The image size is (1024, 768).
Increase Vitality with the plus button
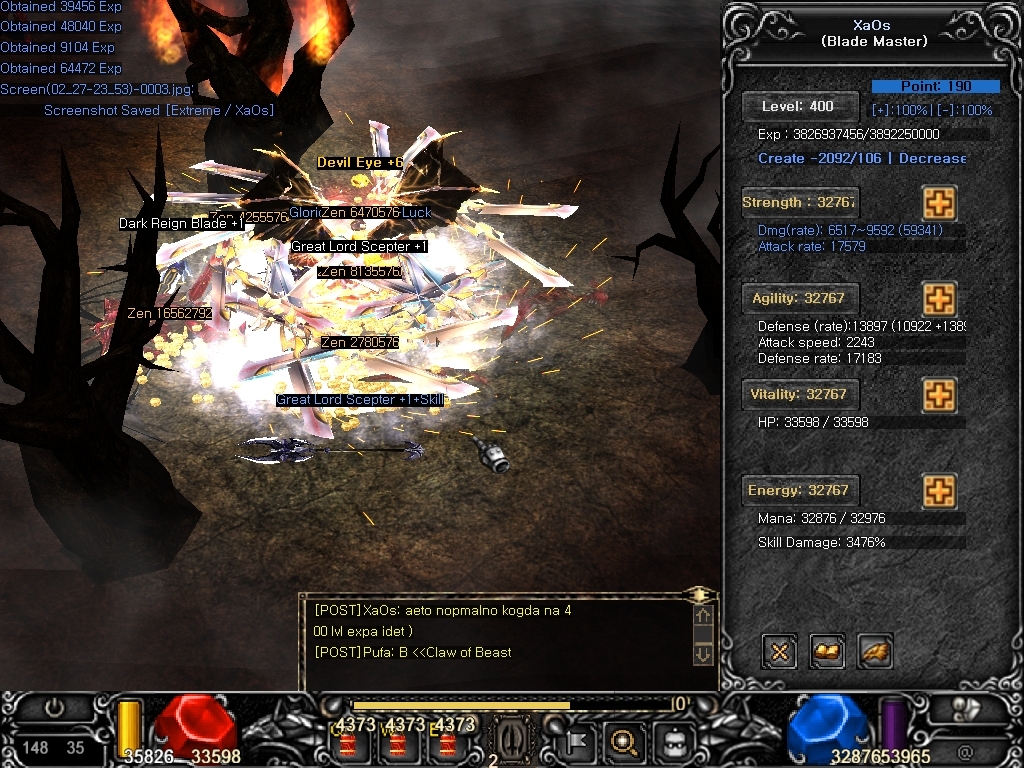938,394
